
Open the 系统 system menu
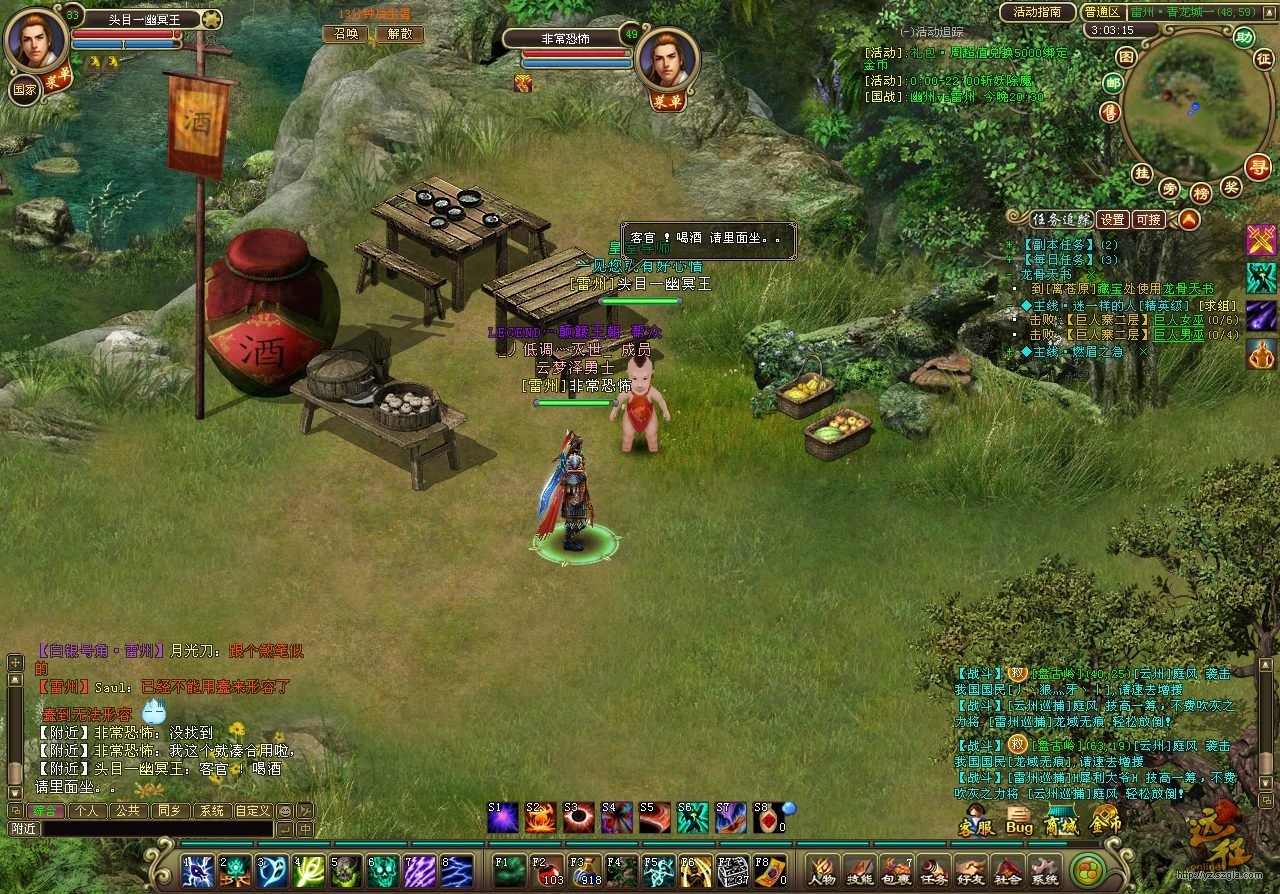(x=1044, y=871)
